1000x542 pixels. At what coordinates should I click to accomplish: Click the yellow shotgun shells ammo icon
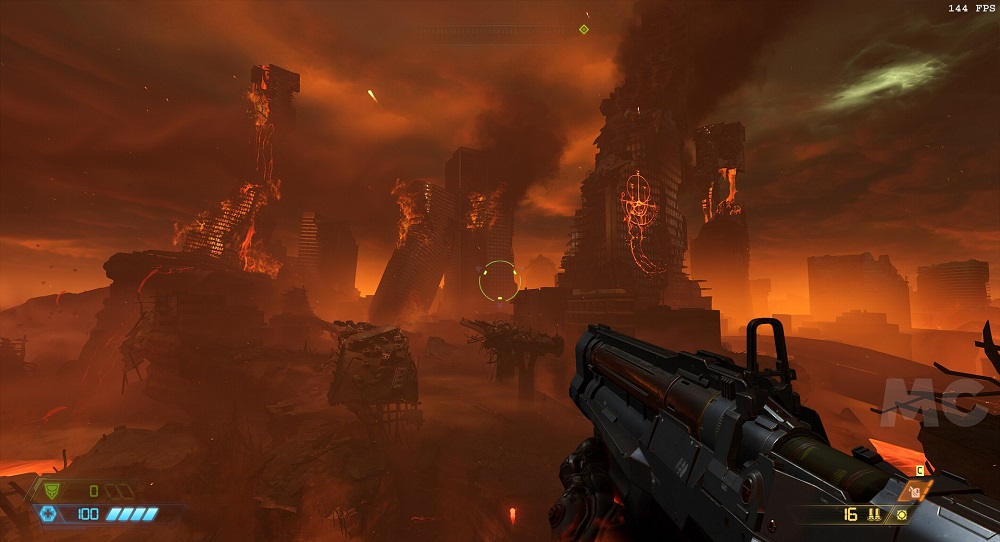pyautogui.click(x=872, y=515)
